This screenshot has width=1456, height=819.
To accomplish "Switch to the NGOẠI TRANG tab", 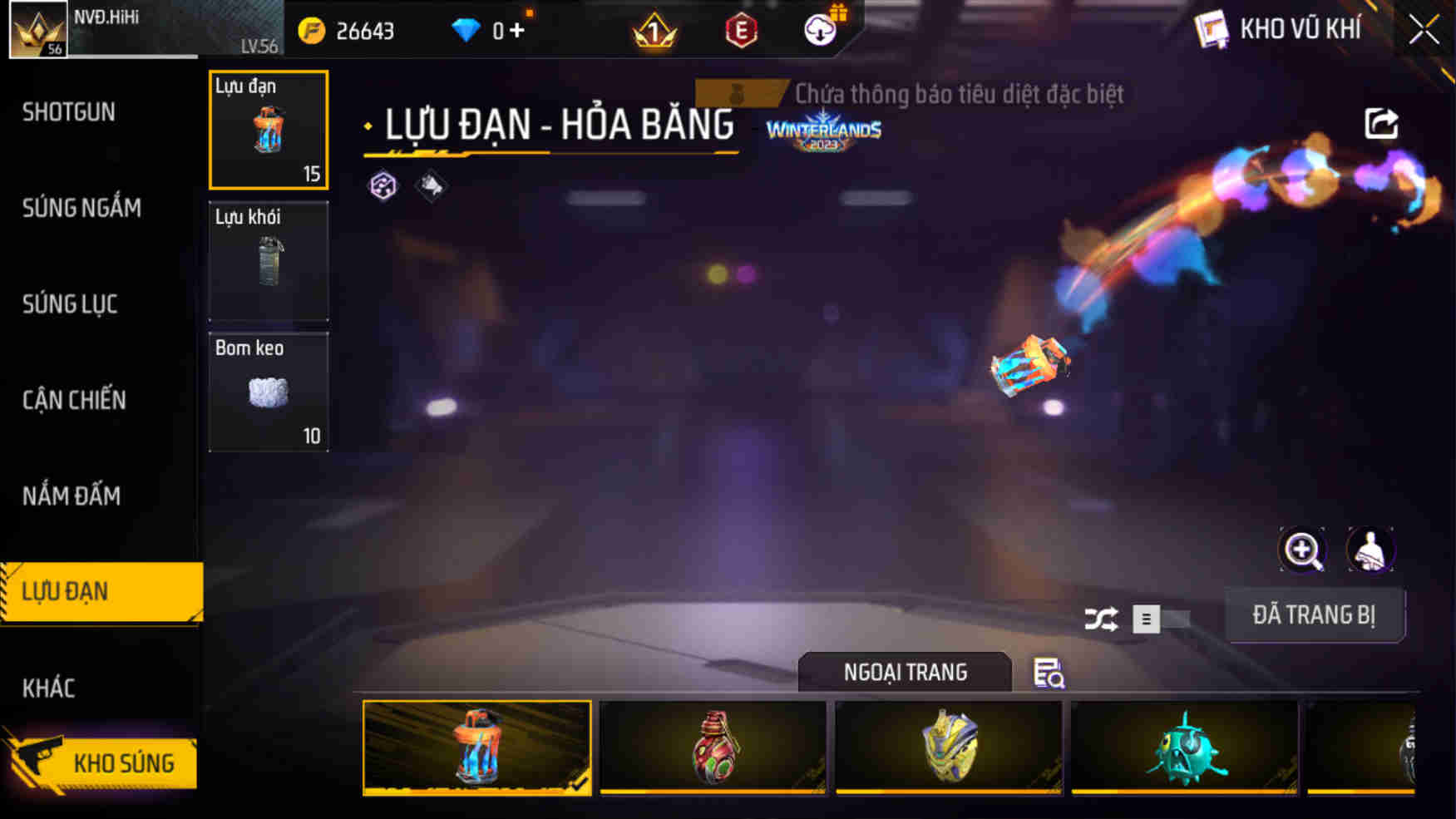I will pos(904,672).
